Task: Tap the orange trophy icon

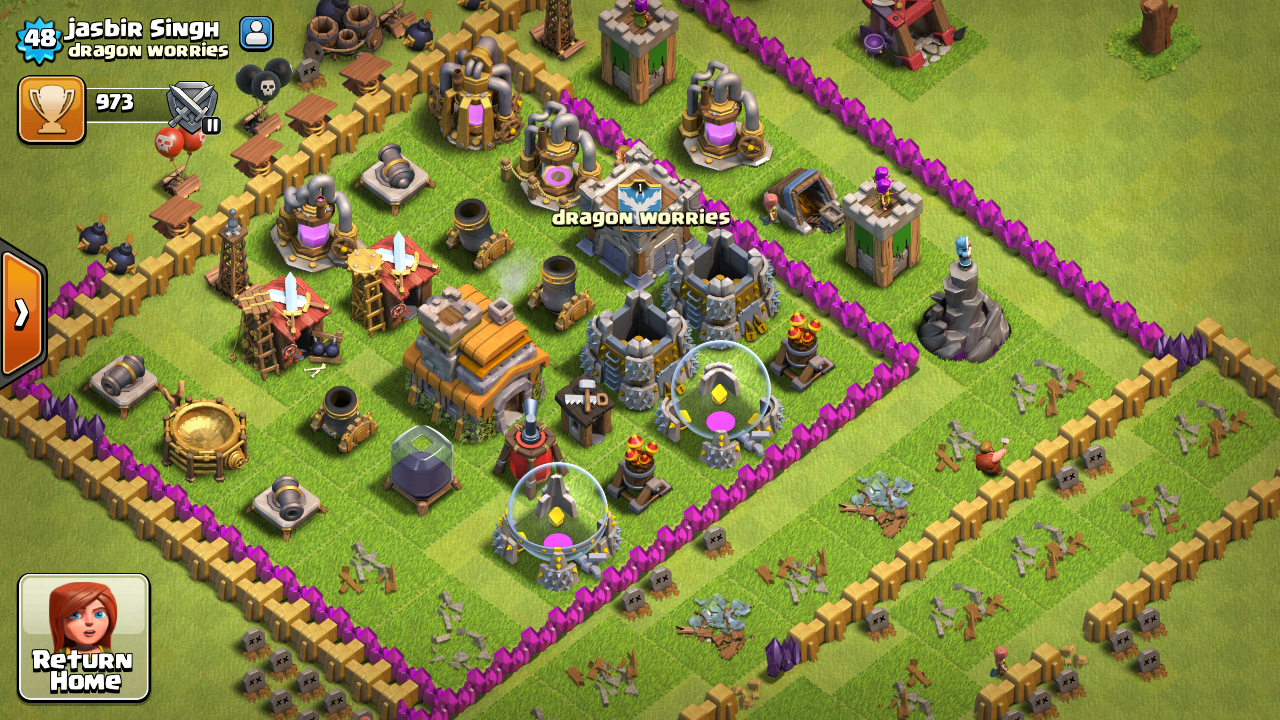Action: (51, 109)
